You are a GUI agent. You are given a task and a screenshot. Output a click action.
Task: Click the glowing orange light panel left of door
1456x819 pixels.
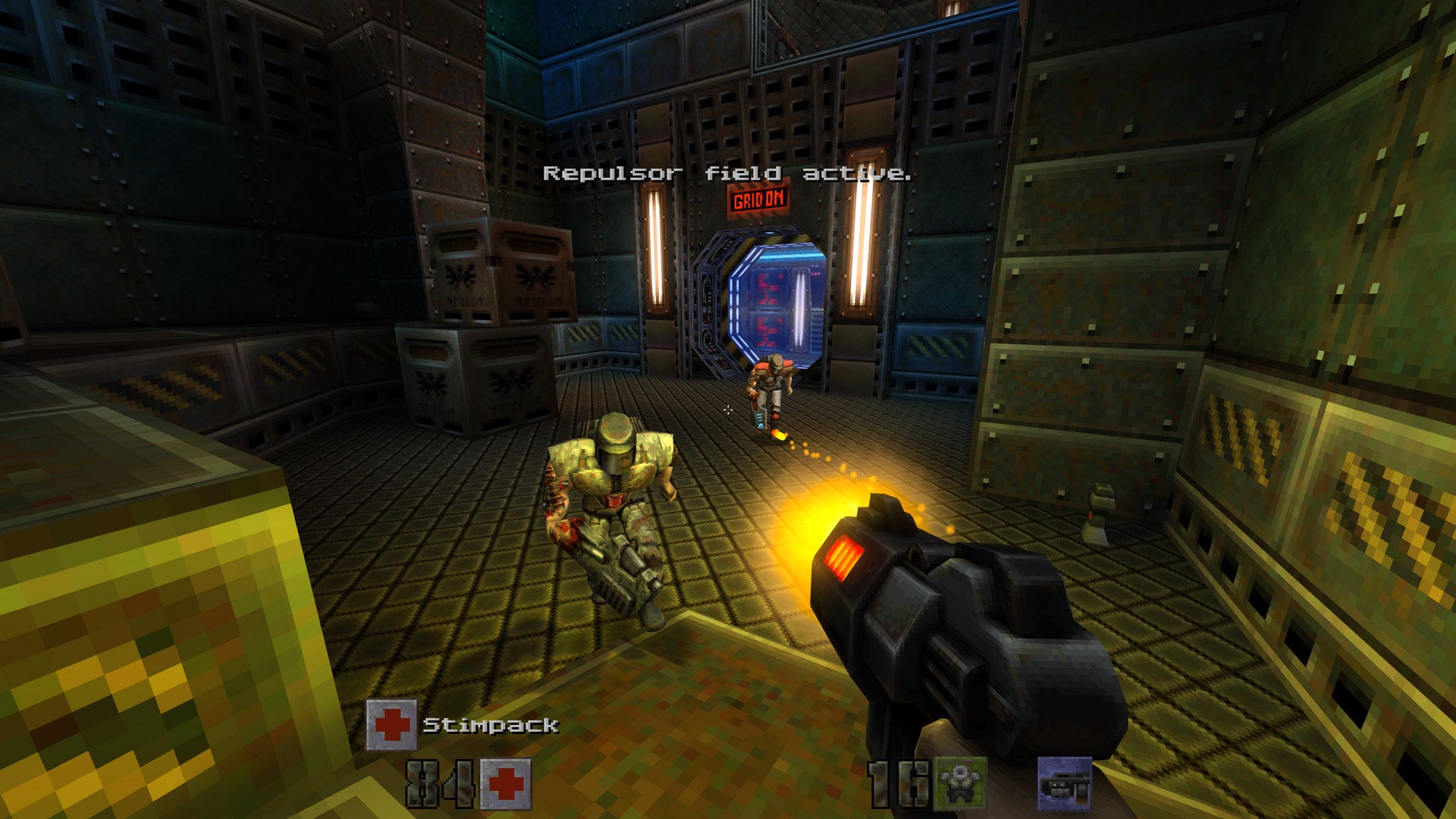tap(657, 250)
